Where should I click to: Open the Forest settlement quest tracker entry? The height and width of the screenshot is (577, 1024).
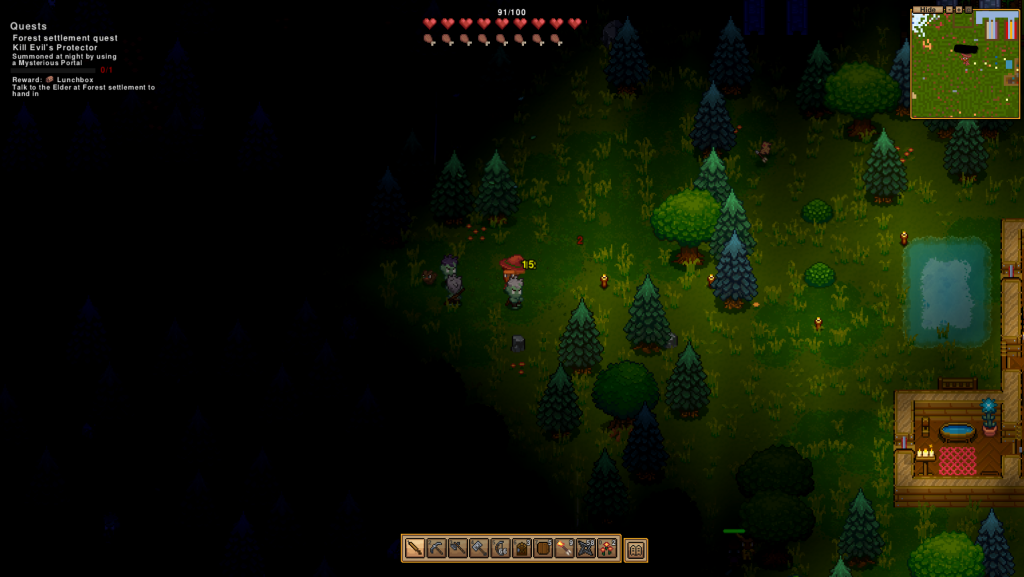65,38
